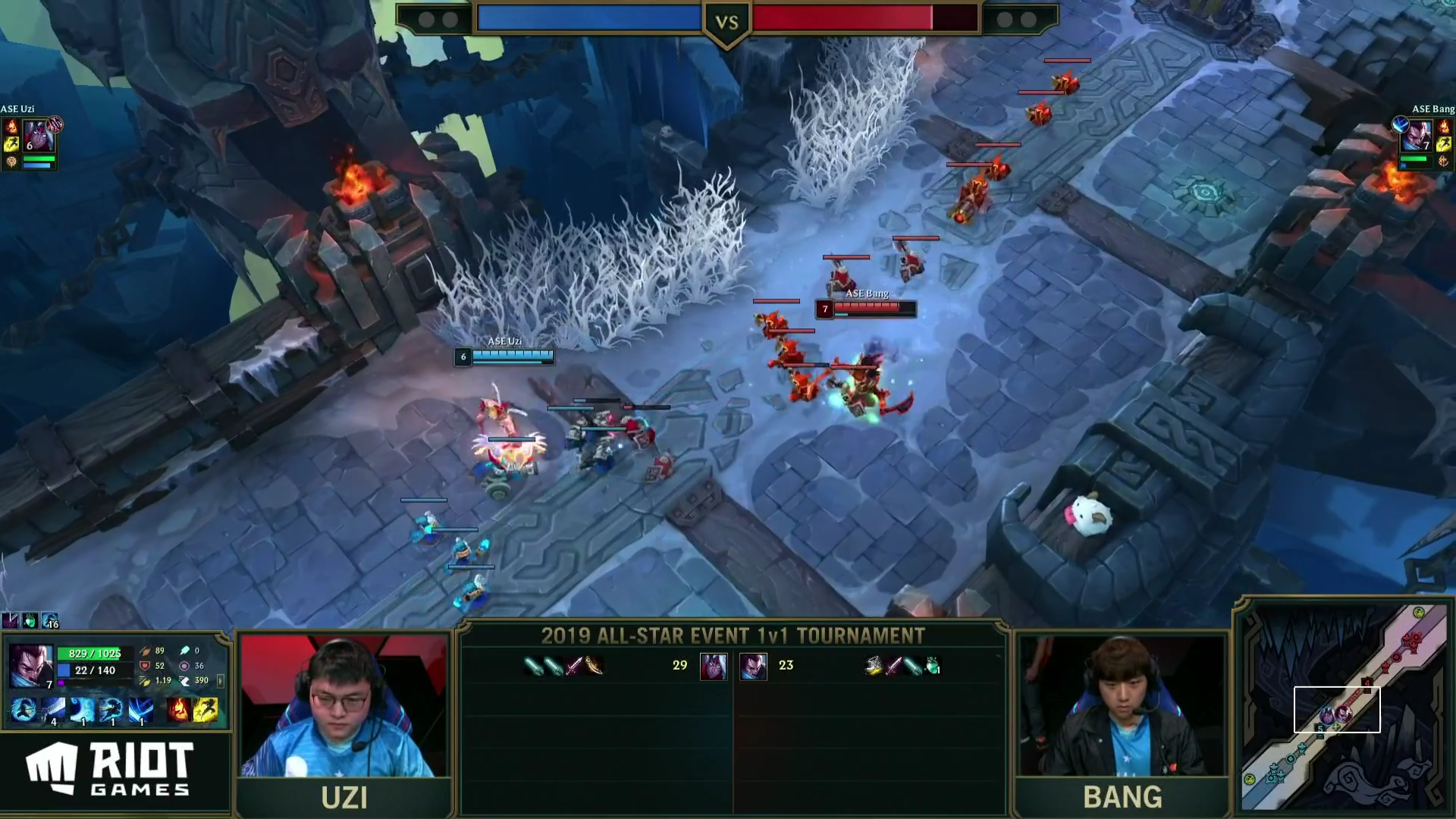Select the boots item on Bang's scoreboard side
Viewport: 1456px width, 819px height.
(x=874, y=666)
